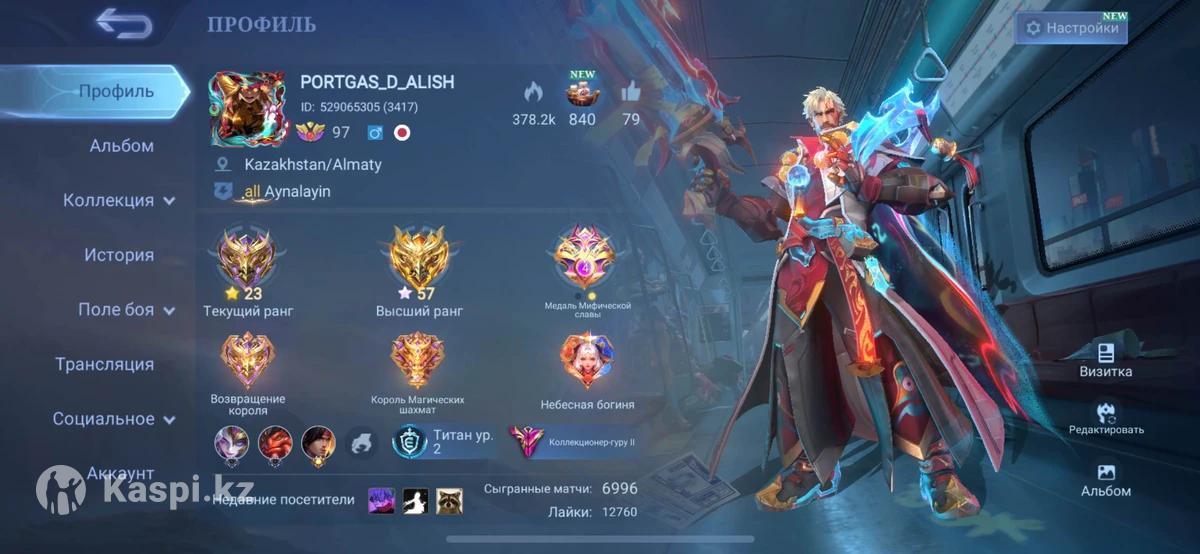Expand the Социальное sidebar section
The image size is (1200, 554).
click(113, 419)
